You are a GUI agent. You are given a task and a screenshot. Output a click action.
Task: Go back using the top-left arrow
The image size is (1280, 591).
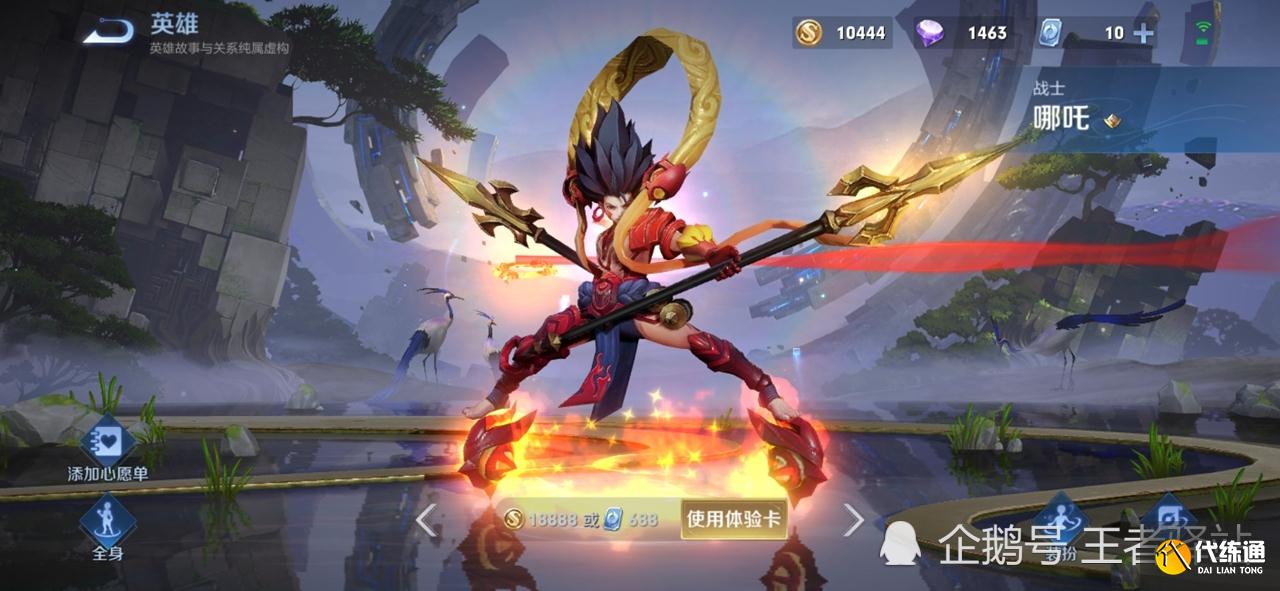pyautogui.click(x=108, y=32)
